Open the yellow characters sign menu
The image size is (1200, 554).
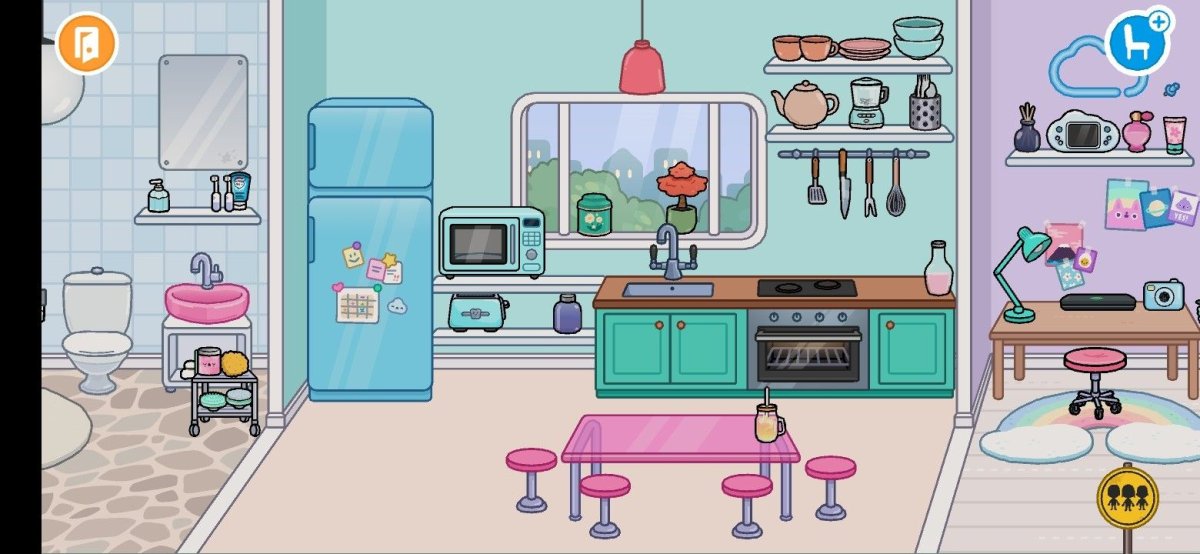pyautogui.click(x=1127, y=495)
